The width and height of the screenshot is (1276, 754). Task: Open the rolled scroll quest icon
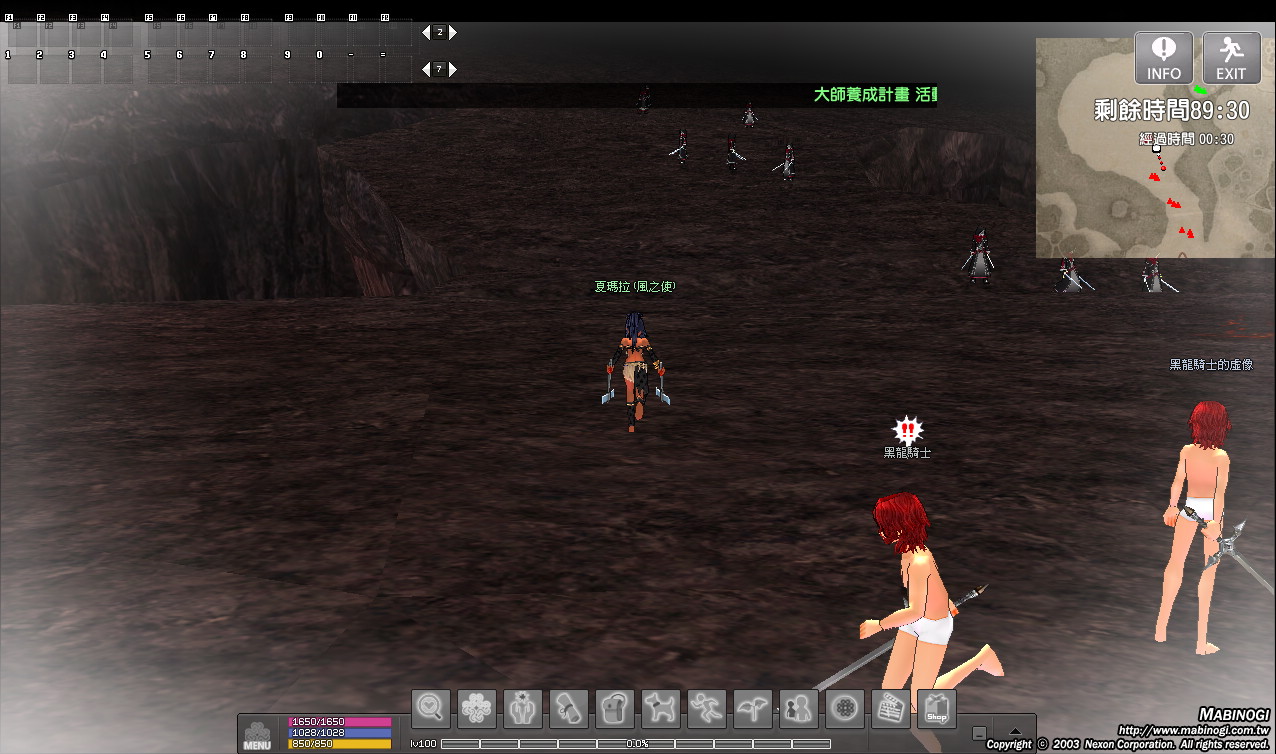569,708
